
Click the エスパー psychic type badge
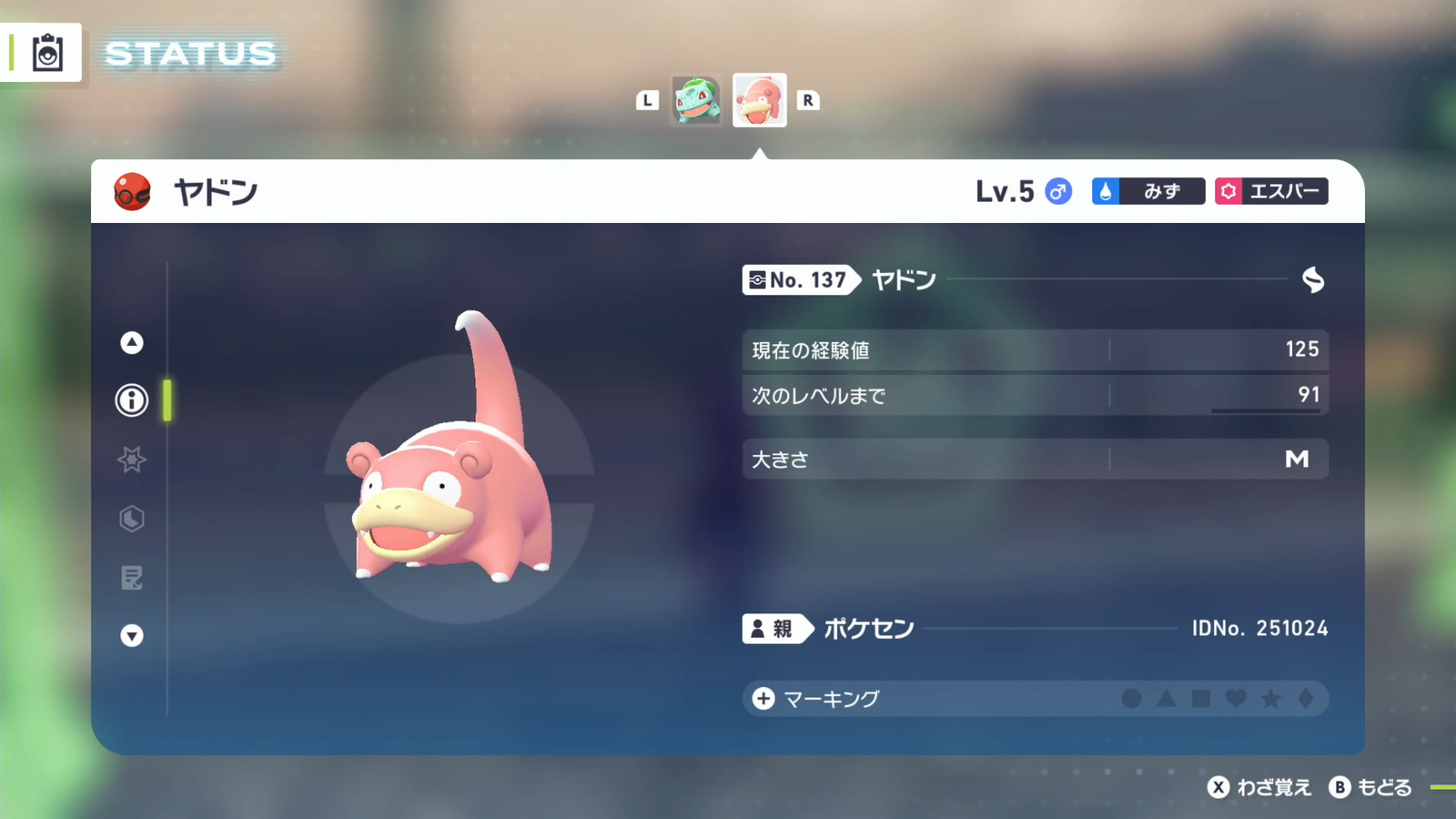(1271, 191)
